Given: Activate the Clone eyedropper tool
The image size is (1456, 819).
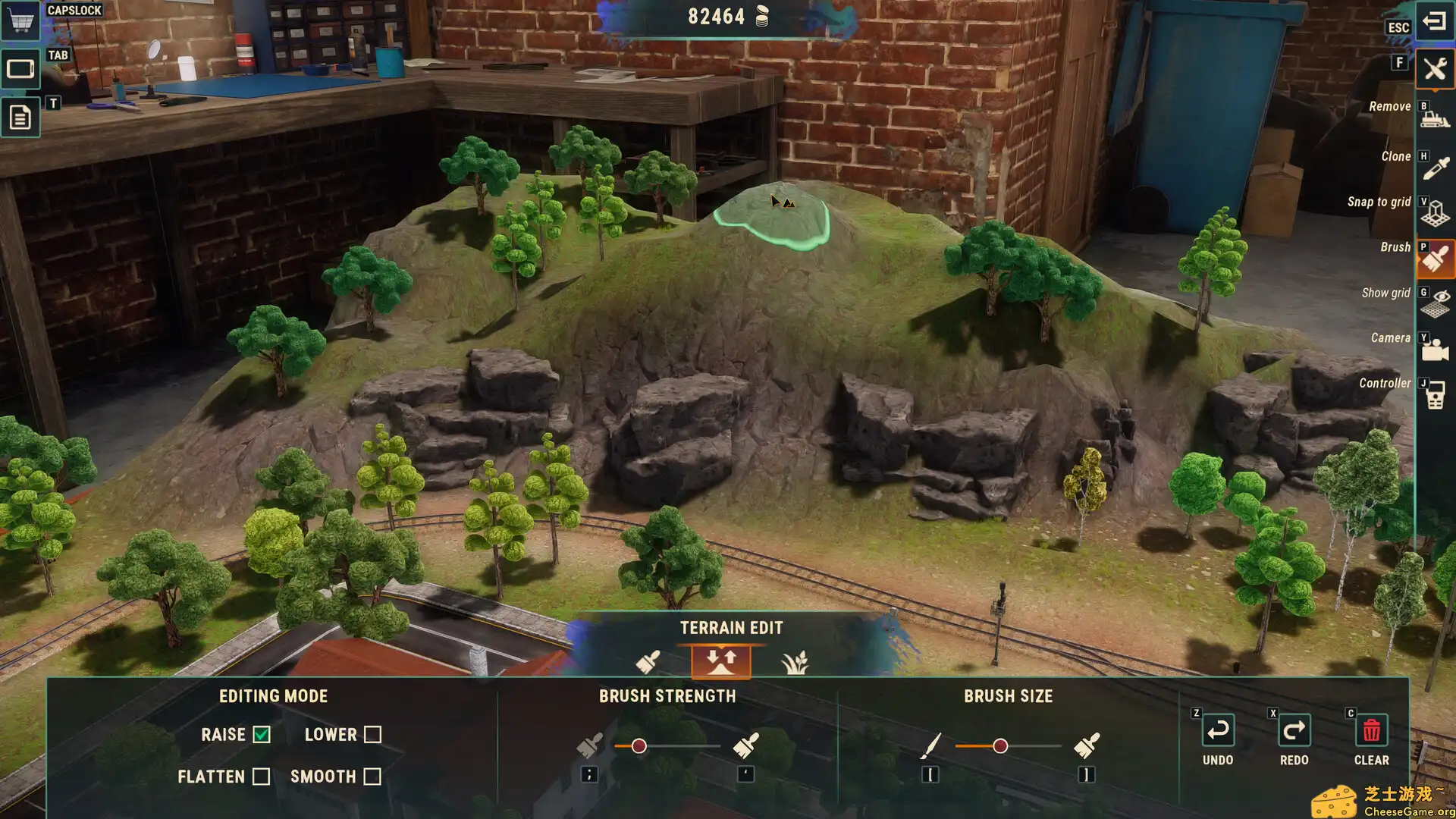Looking at the screenshot, I should coord(1434,167).
